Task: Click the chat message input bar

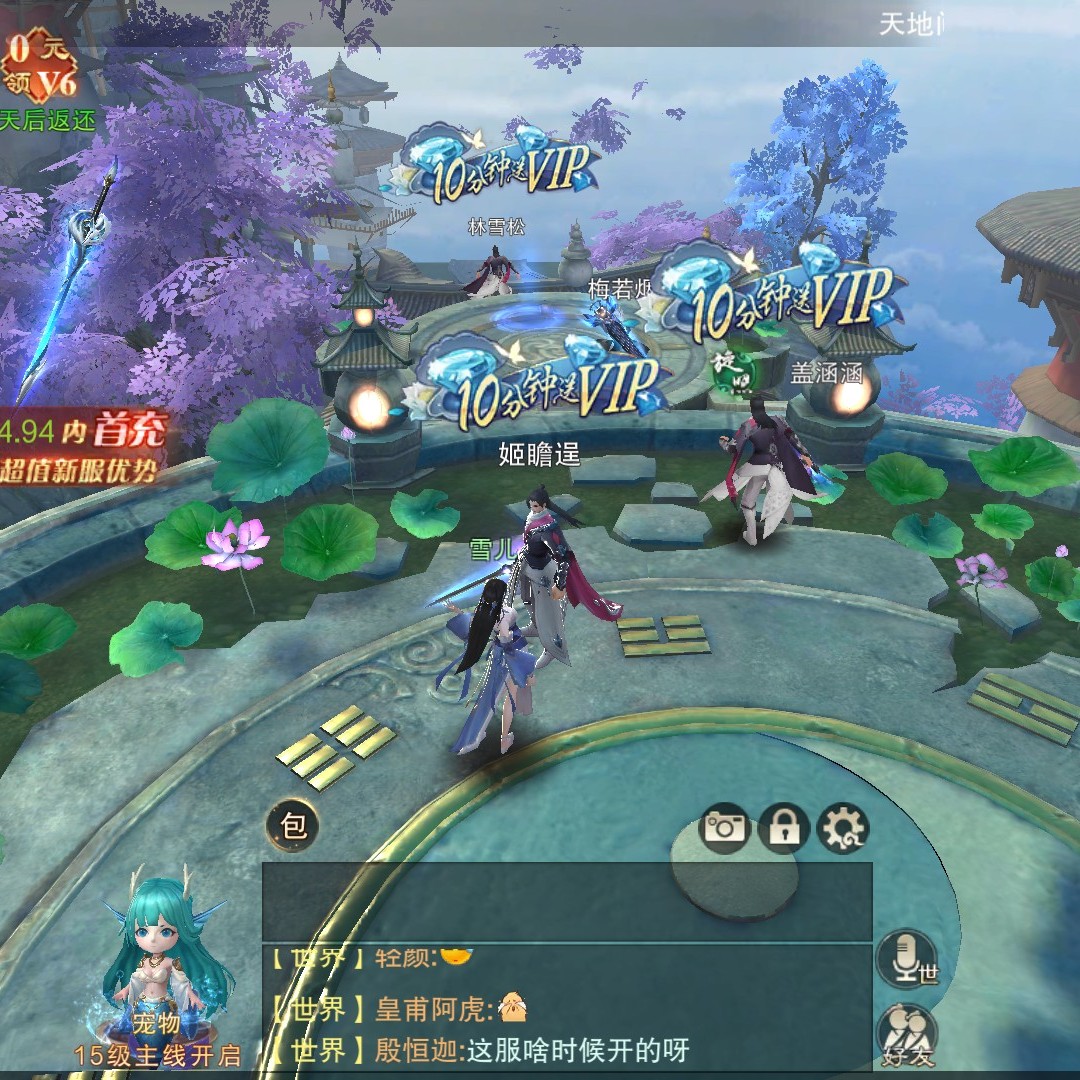Action: coord(566,902)
